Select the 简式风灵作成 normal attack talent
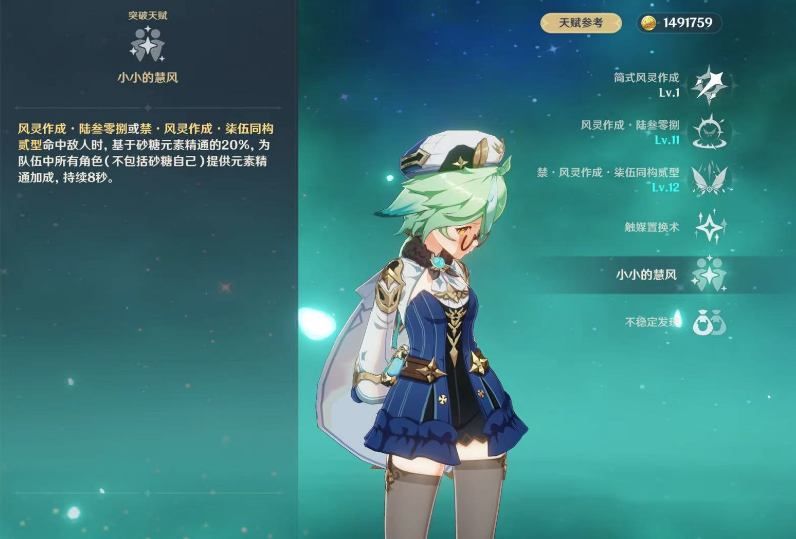 click(709, 84)
